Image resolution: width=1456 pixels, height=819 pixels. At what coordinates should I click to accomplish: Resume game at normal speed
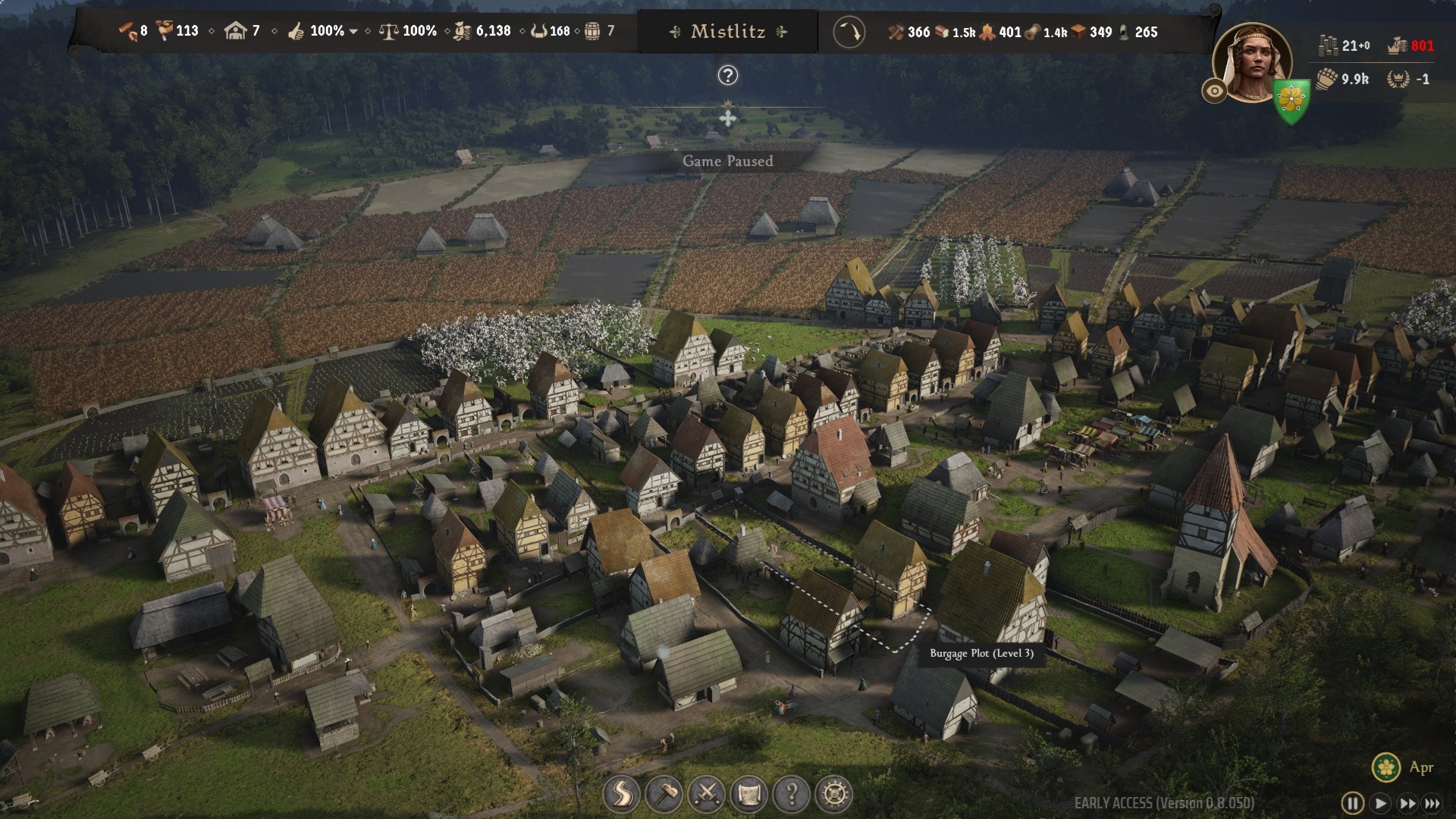[1380, 803]
